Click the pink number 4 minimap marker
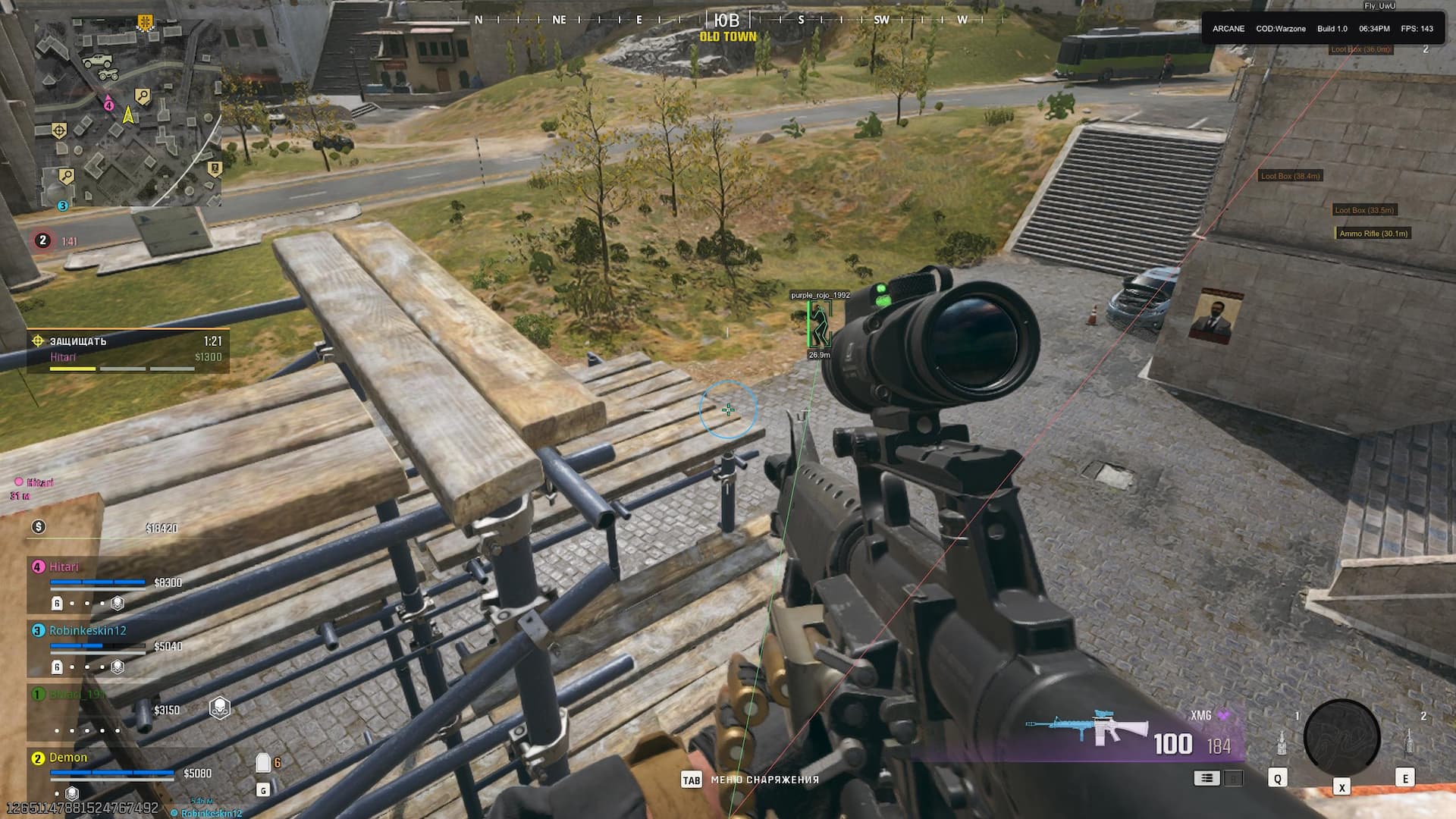1456x819 pixels. click(108, 105)
